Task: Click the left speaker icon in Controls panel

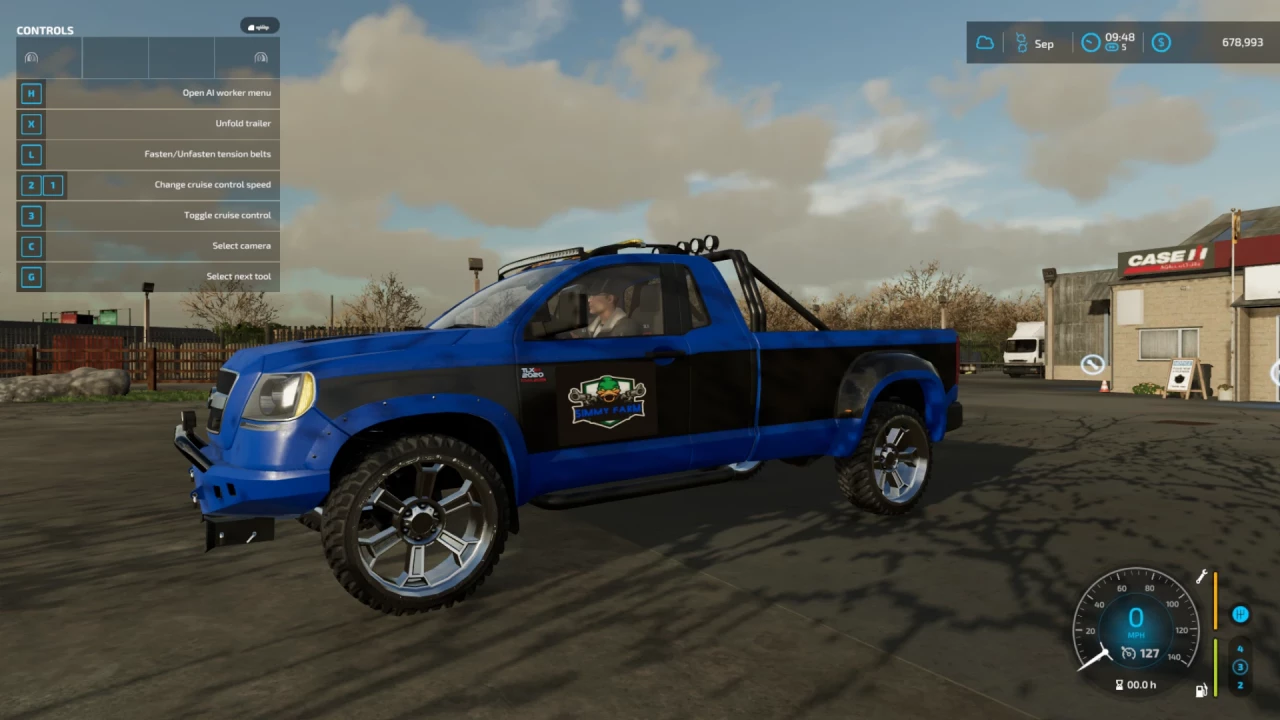Action: tap(31, 57)
